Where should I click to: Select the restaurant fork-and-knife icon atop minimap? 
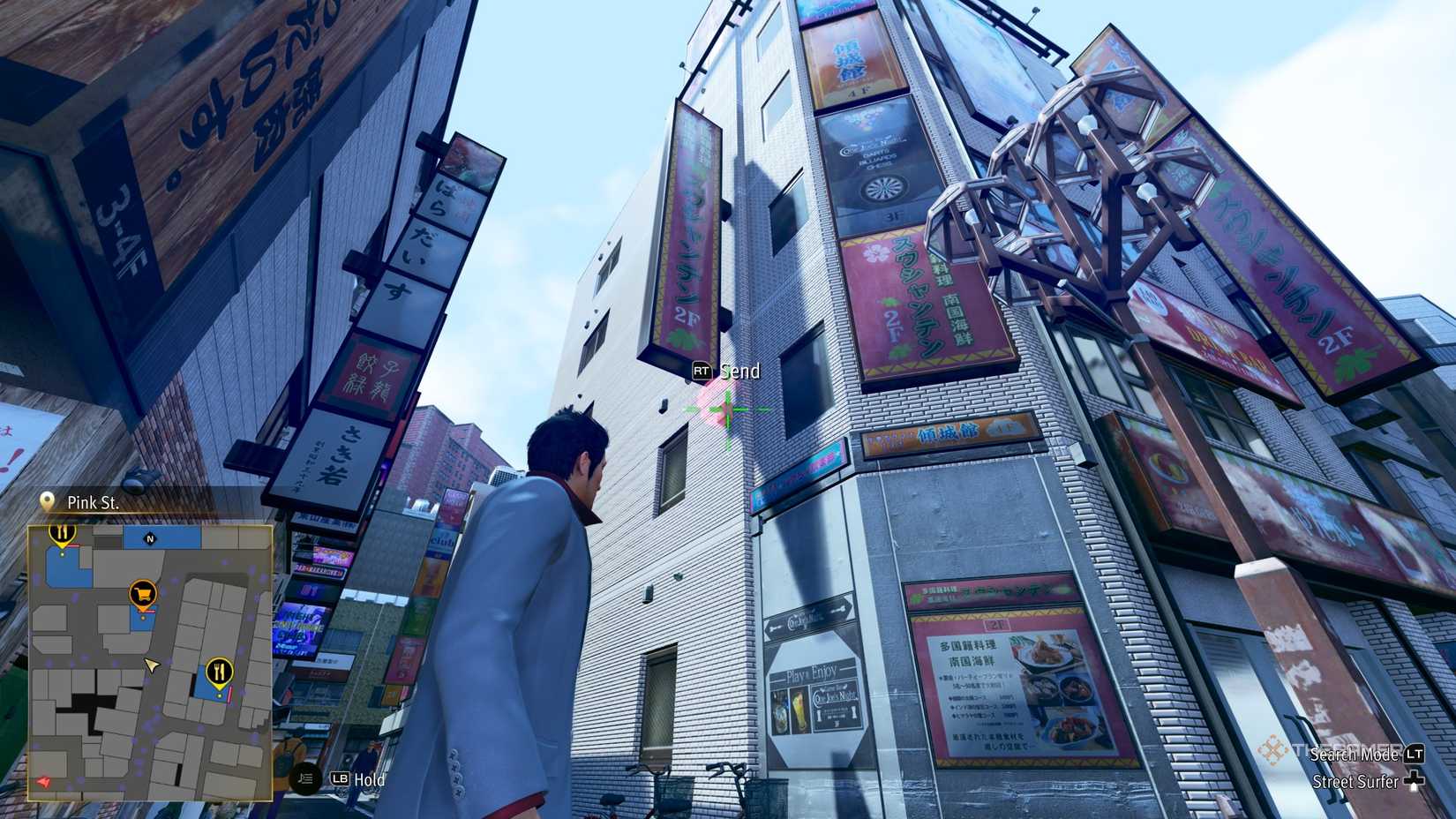61,531
